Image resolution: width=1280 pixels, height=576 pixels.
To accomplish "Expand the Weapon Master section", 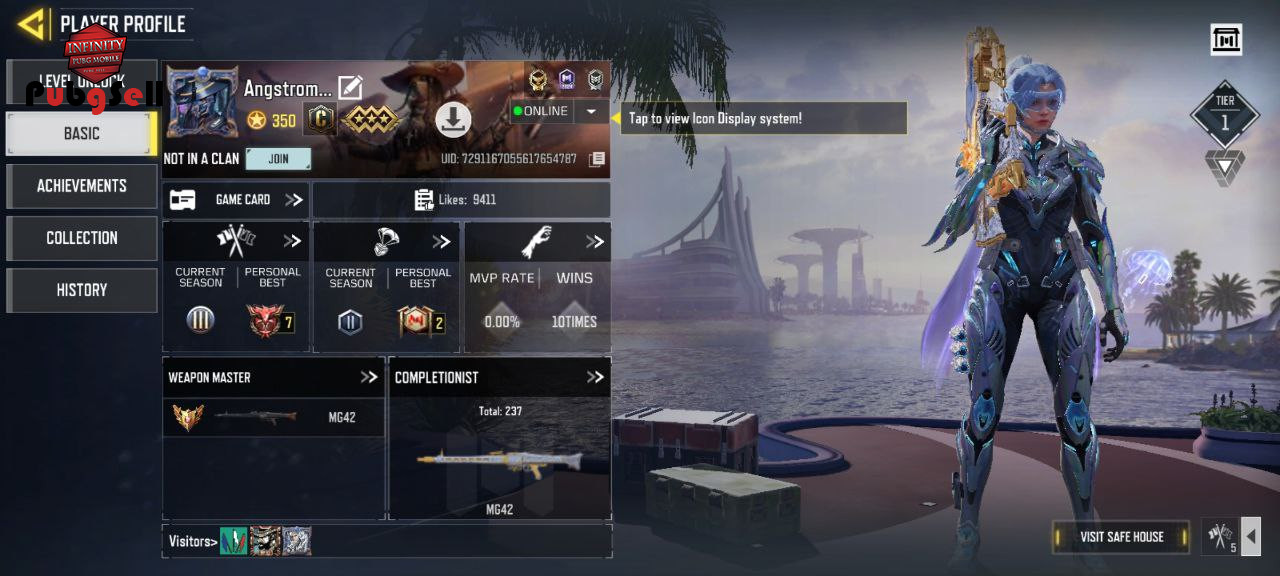I will [x=369, y=377].
